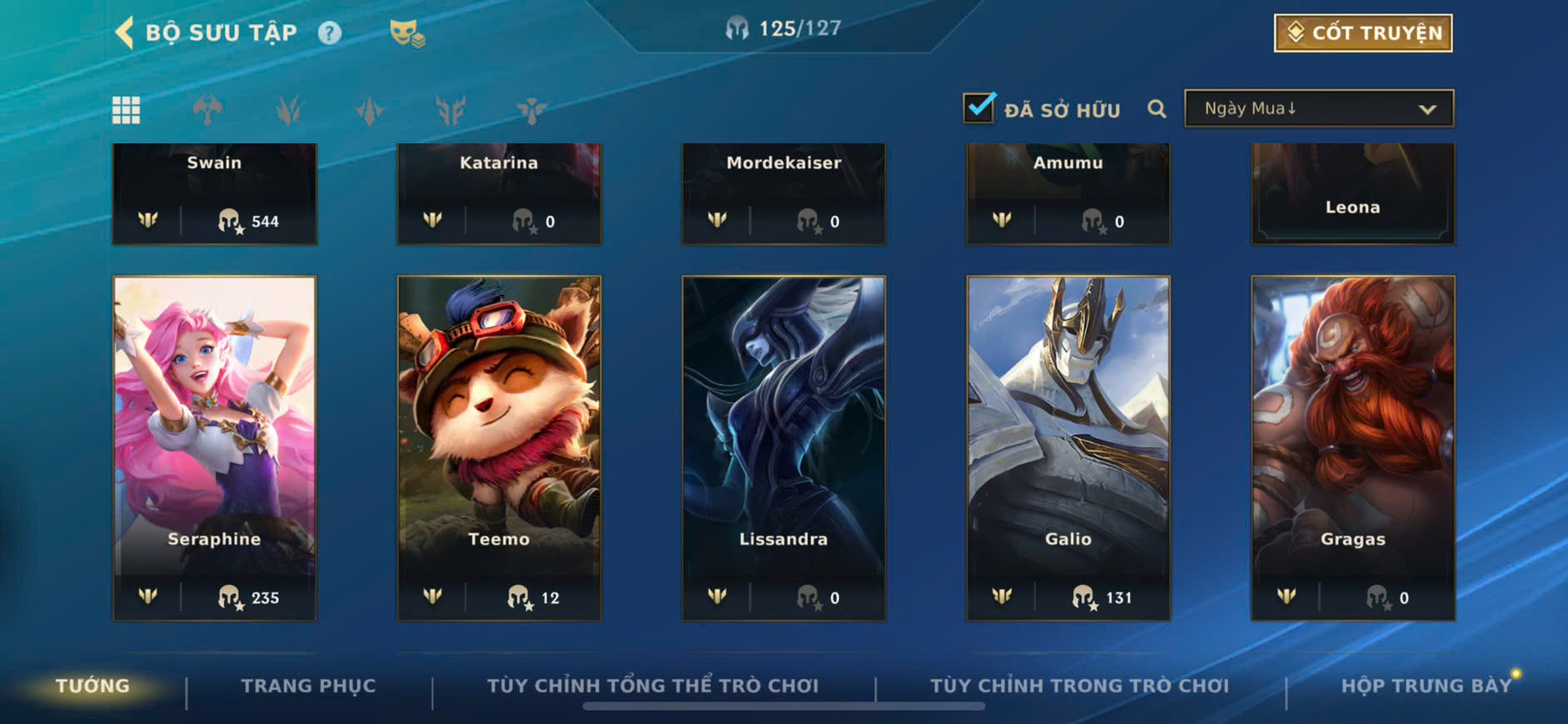
Task: Open the champion search magnifier
Action: 1157,109
